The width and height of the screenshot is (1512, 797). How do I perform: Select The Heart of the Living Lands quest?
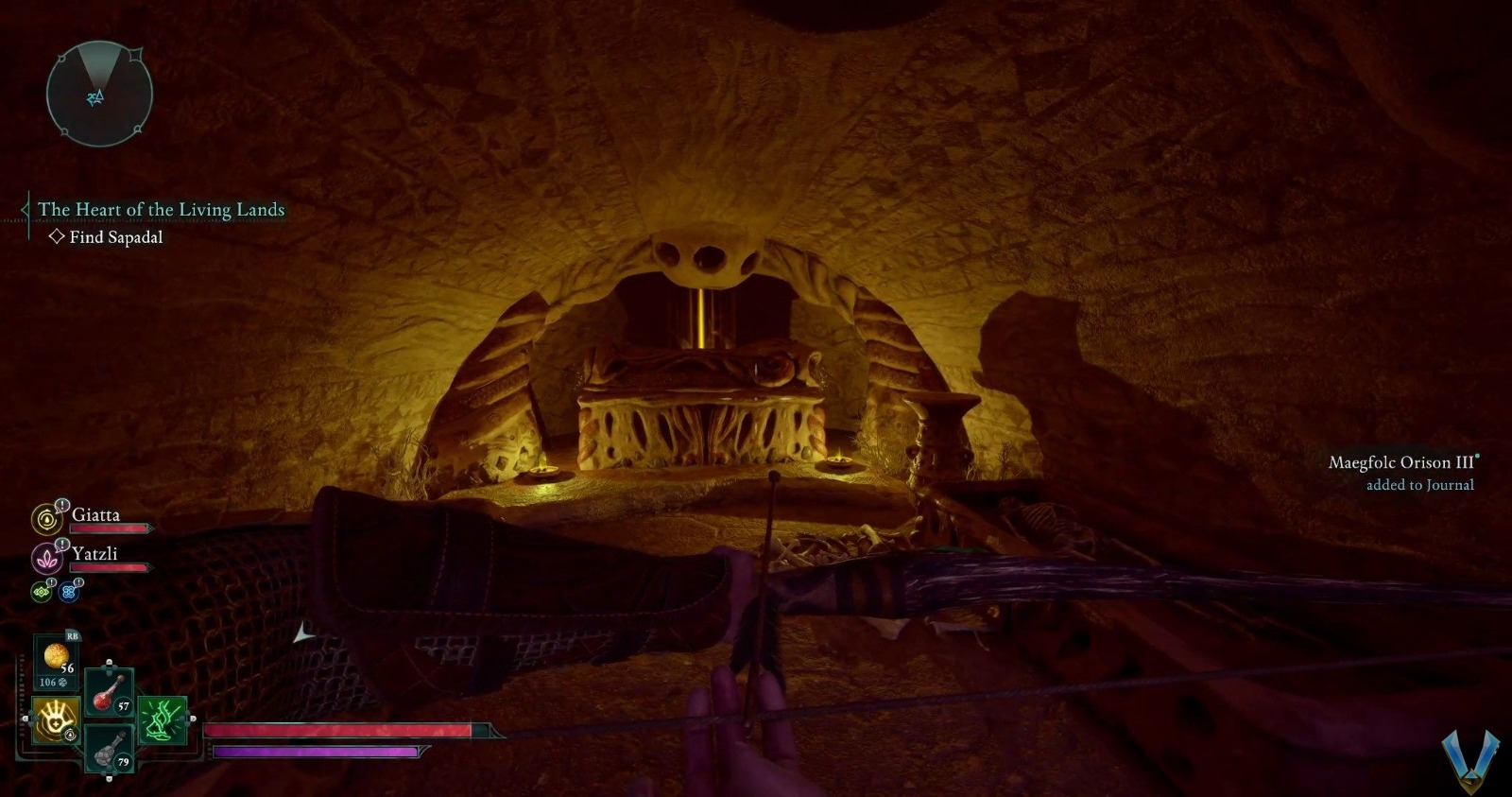[x=161, y=209]
